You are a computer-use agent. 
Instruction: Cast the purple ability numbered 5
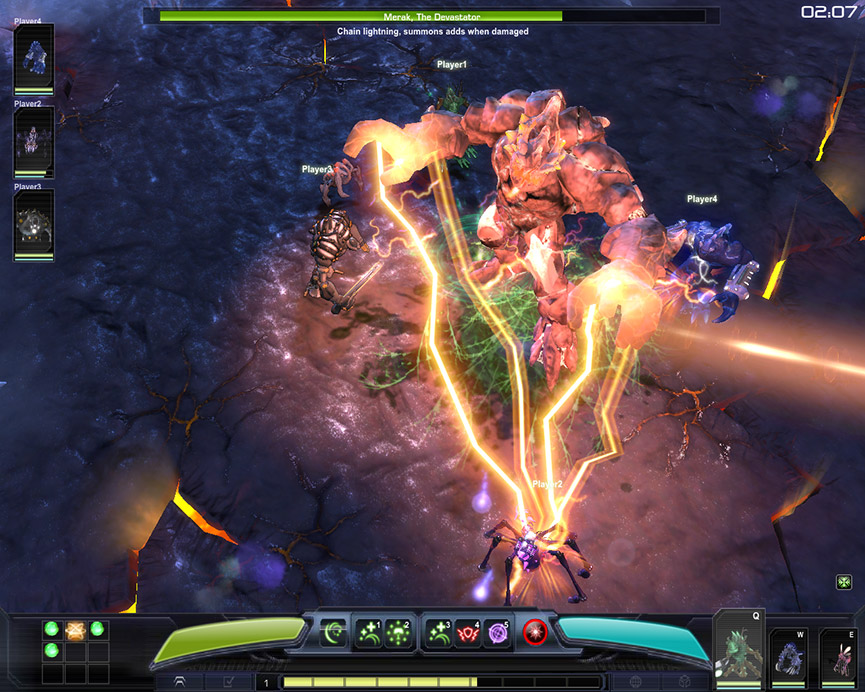[496, 632]
